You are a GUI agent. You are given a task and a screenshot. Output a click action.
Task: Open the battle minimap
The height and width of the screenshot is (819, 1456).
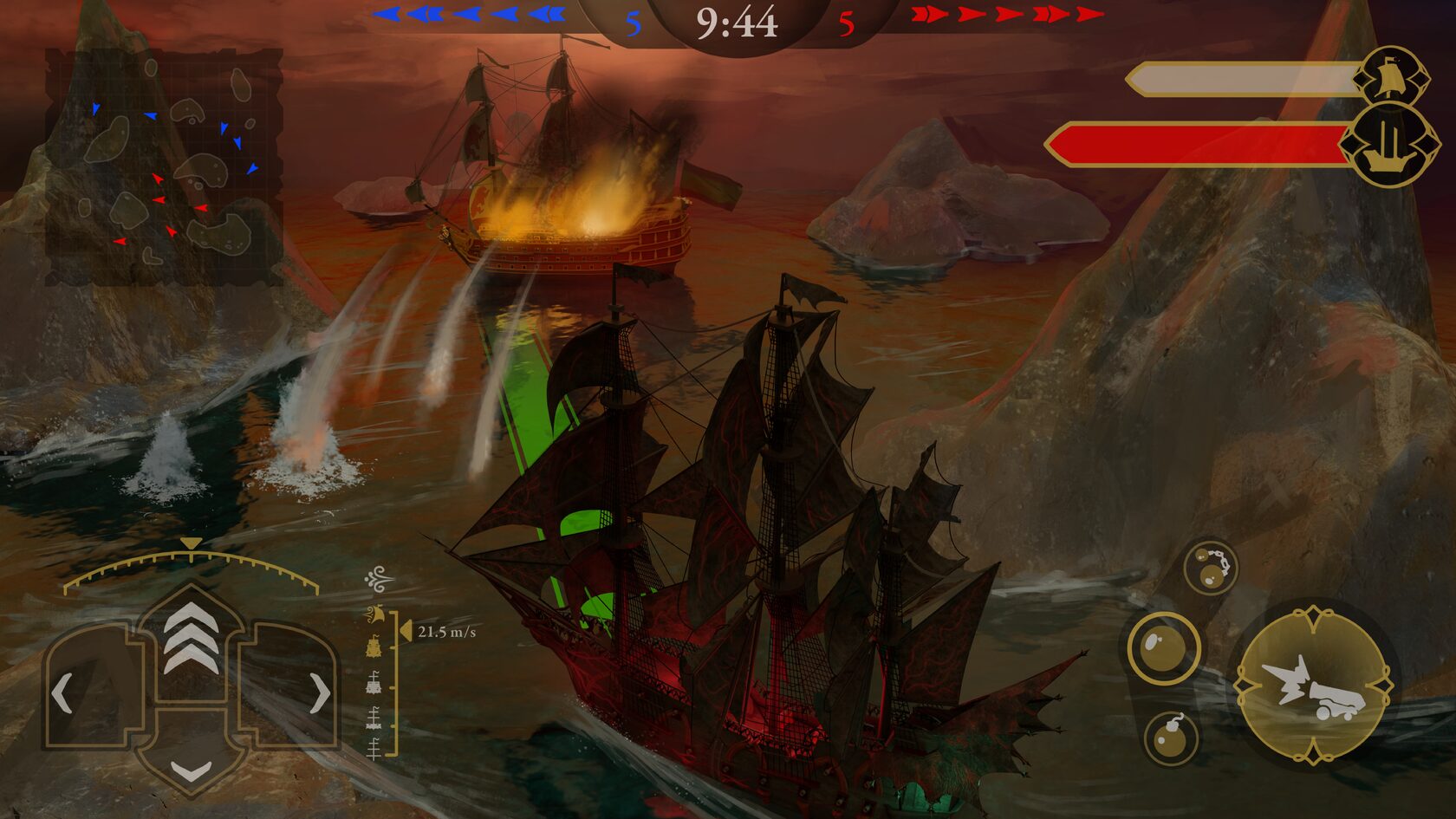pyautogui.click(x=164, y=166)
